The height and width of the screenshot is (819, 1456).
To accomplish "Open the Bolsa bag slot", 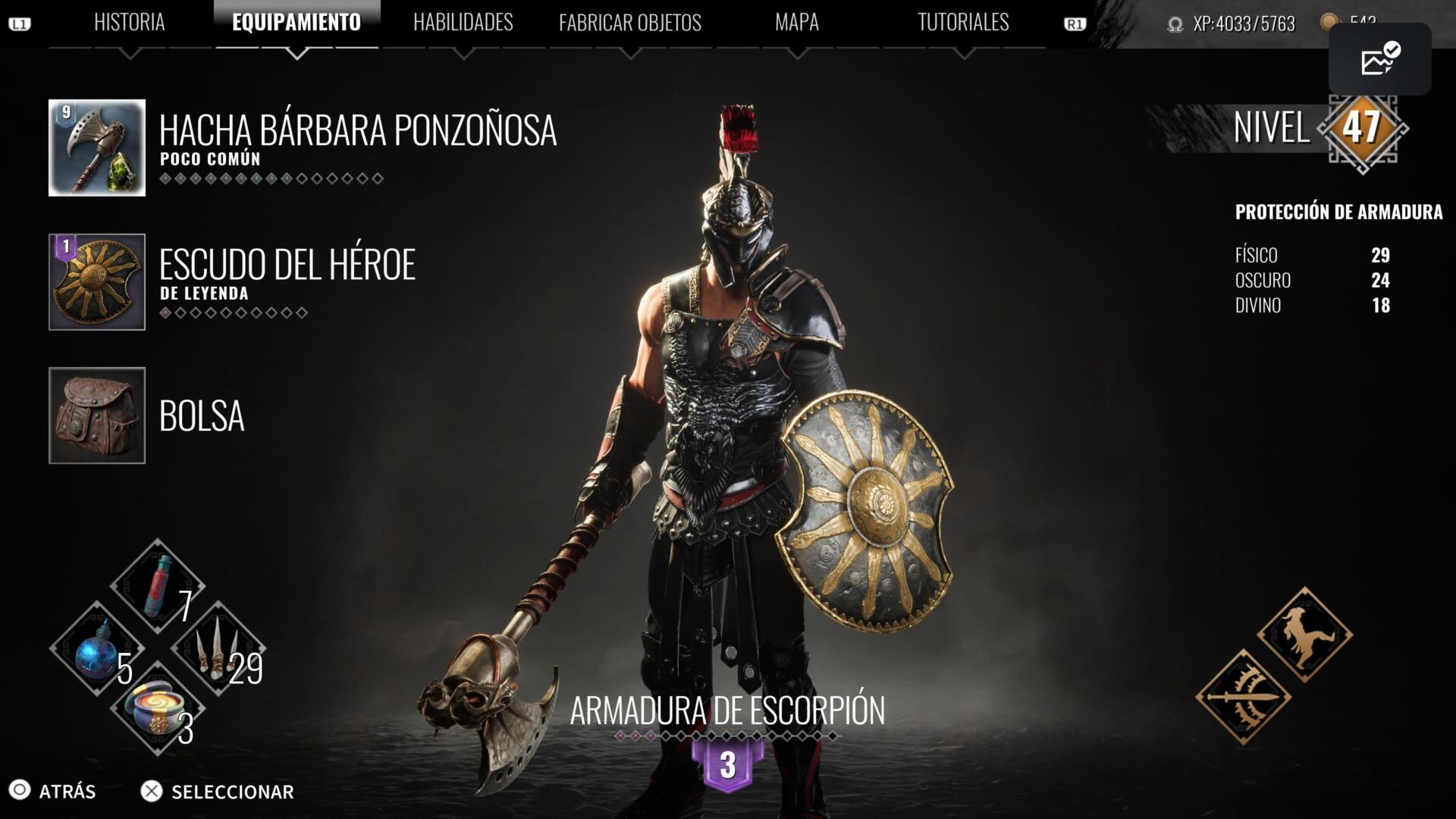I will pos(97,416).
